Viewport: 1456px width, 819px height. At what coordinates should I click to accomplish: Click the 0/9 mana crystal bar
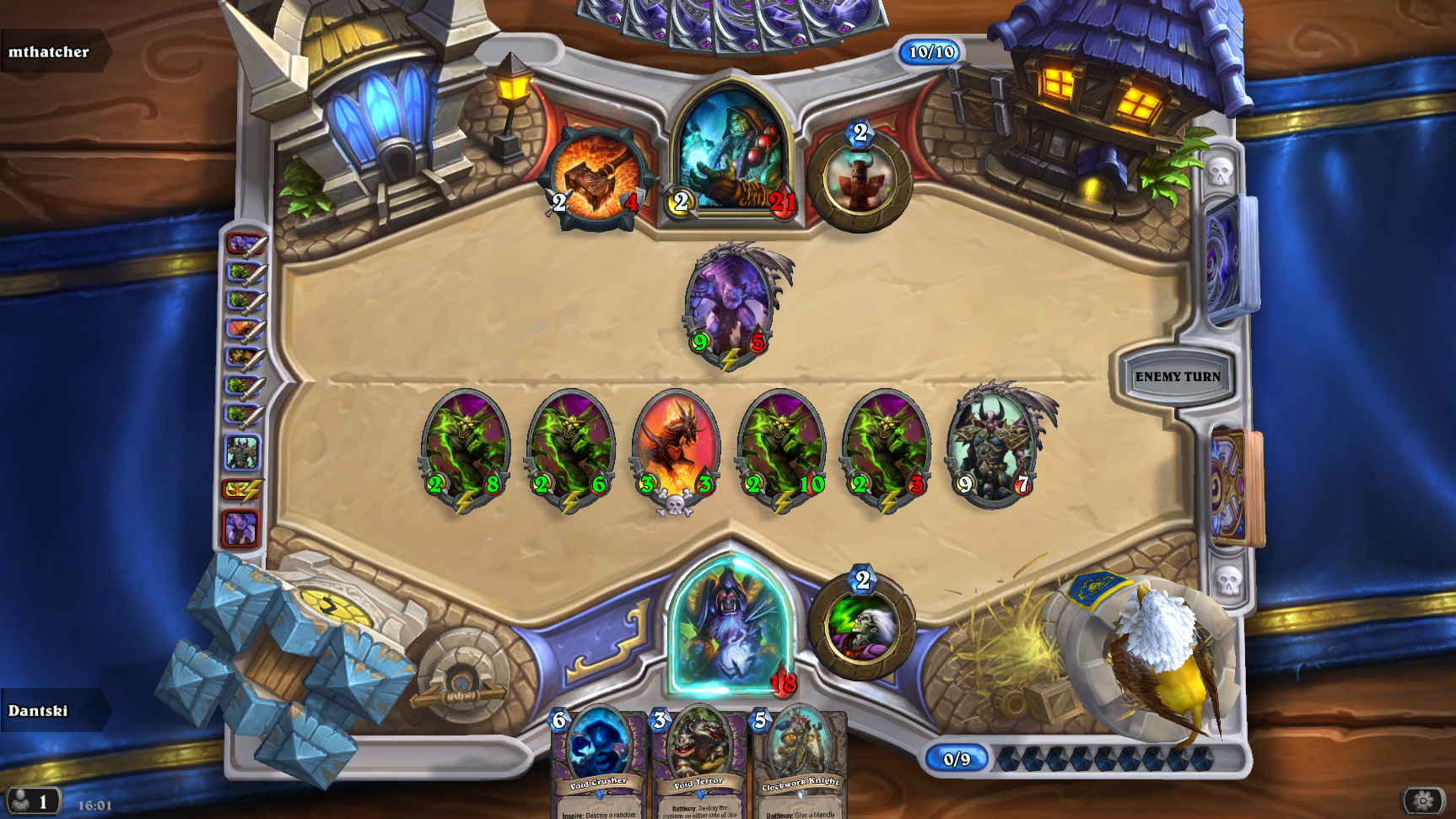(x=957, y=758)
